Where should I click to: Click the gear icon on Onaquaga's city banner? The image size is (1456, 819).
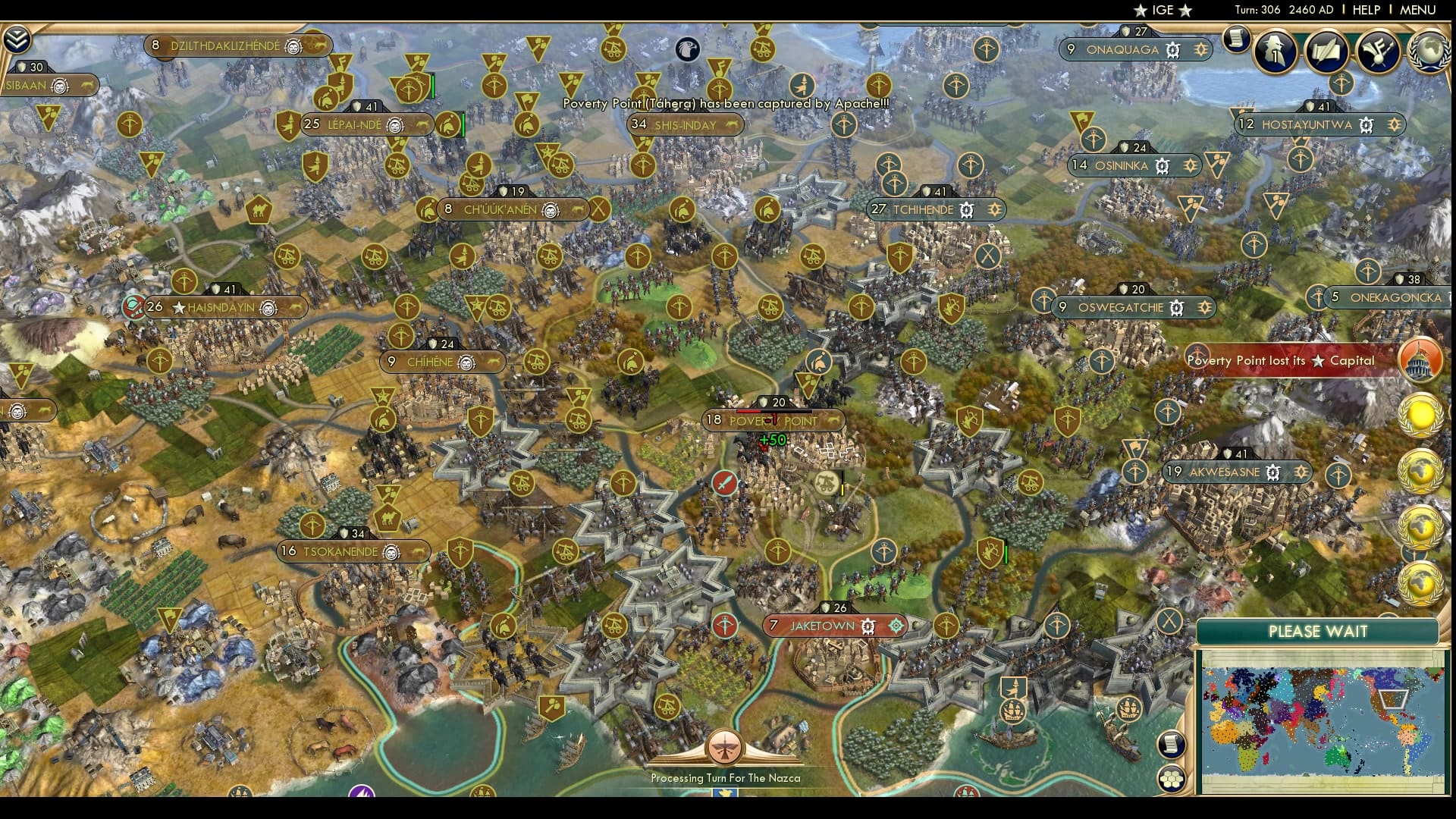(1172, 50)
